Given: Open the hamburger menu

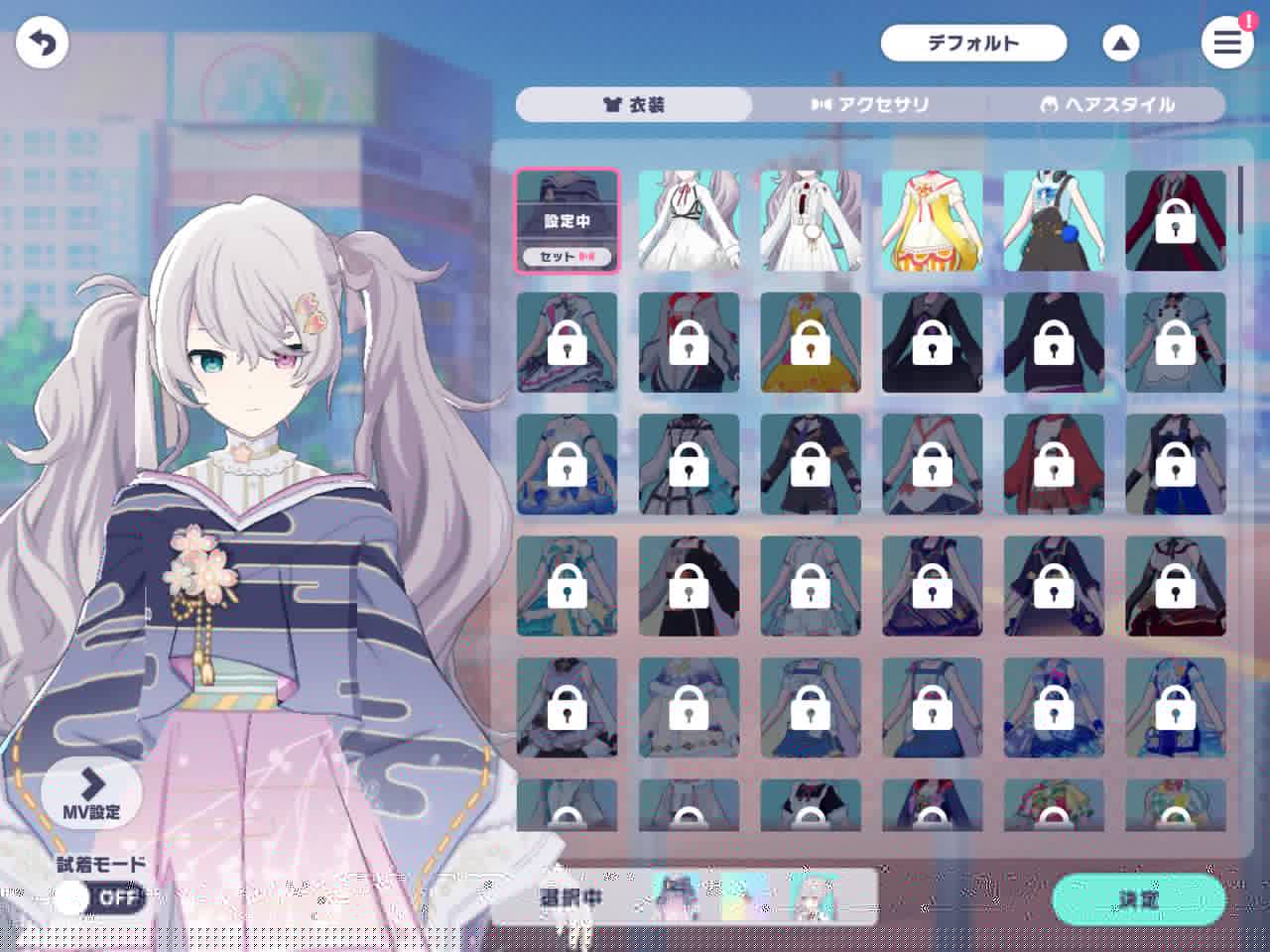Looking at the screenshot, I should (1226, 43).
